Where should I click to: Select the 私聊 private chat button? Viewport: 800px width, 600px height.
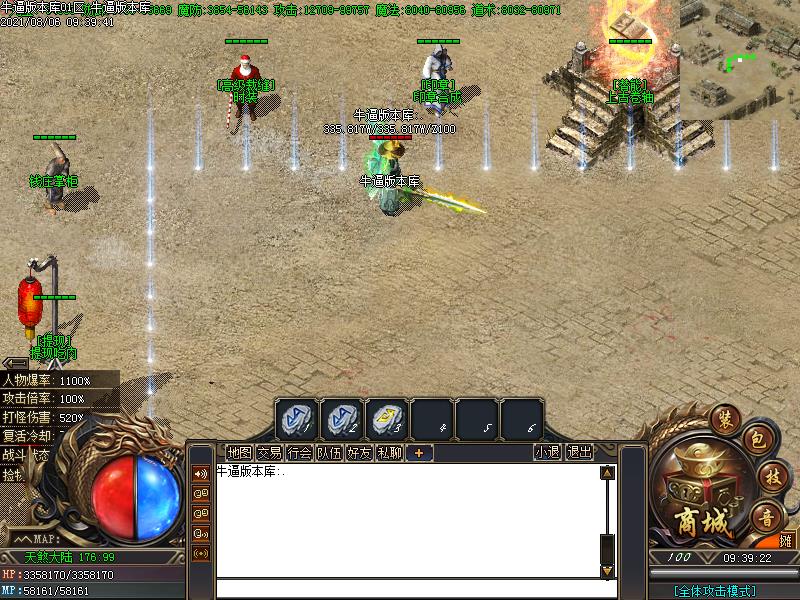[389, 453]
